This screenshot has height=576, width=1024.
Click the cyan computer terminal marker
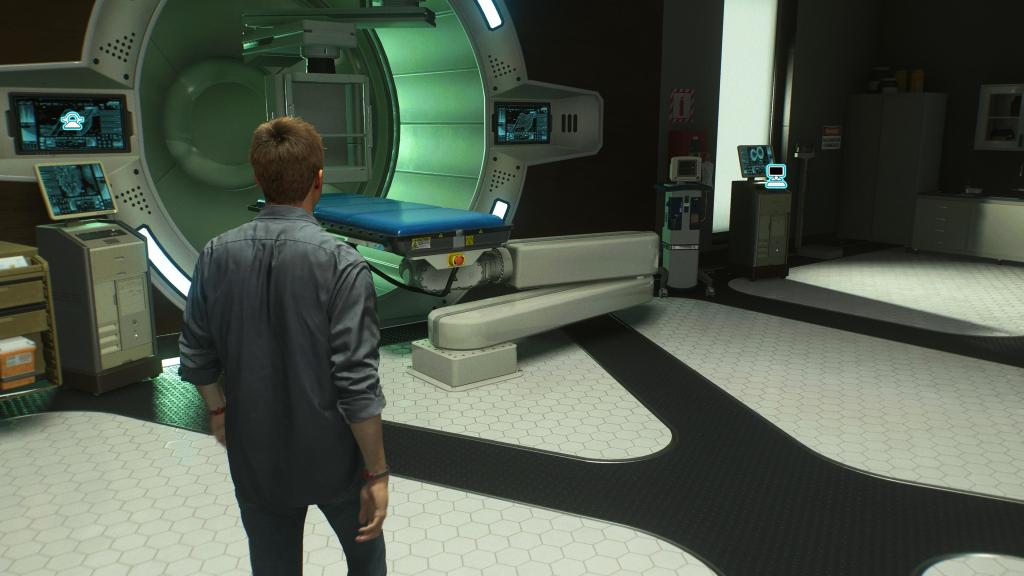(x=775, y=177)
